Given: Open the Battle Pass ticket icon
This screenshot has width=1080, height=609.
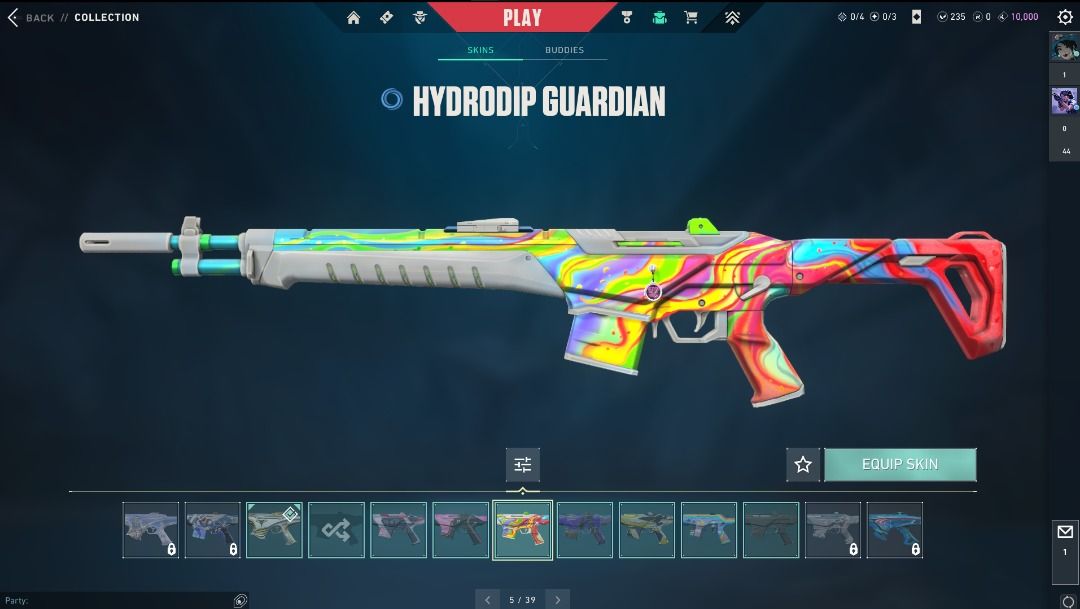Looking at the screenshot, I should [386, 17].
